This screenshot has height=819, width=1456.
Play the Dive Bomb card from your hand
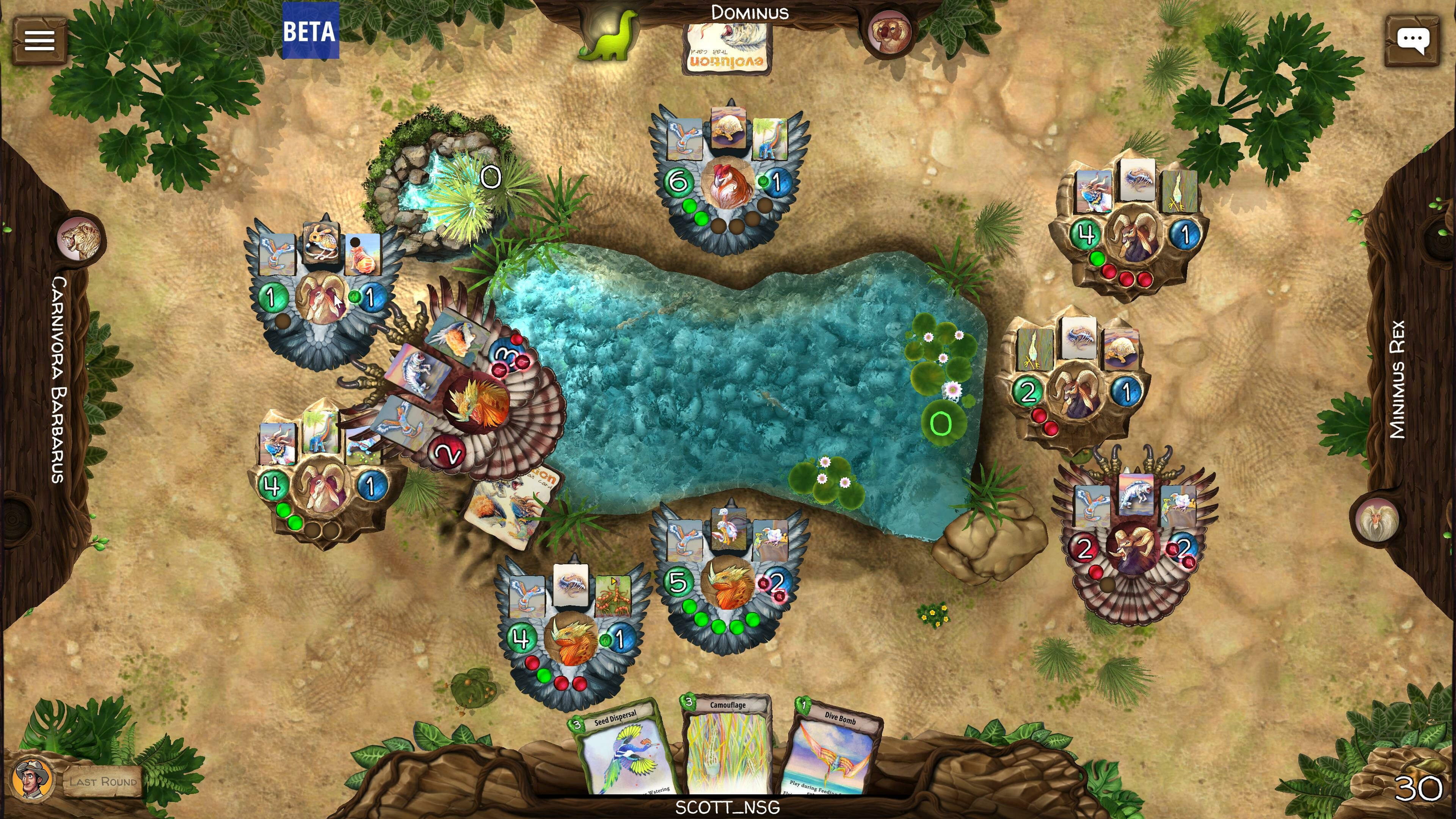click(835, 752)
